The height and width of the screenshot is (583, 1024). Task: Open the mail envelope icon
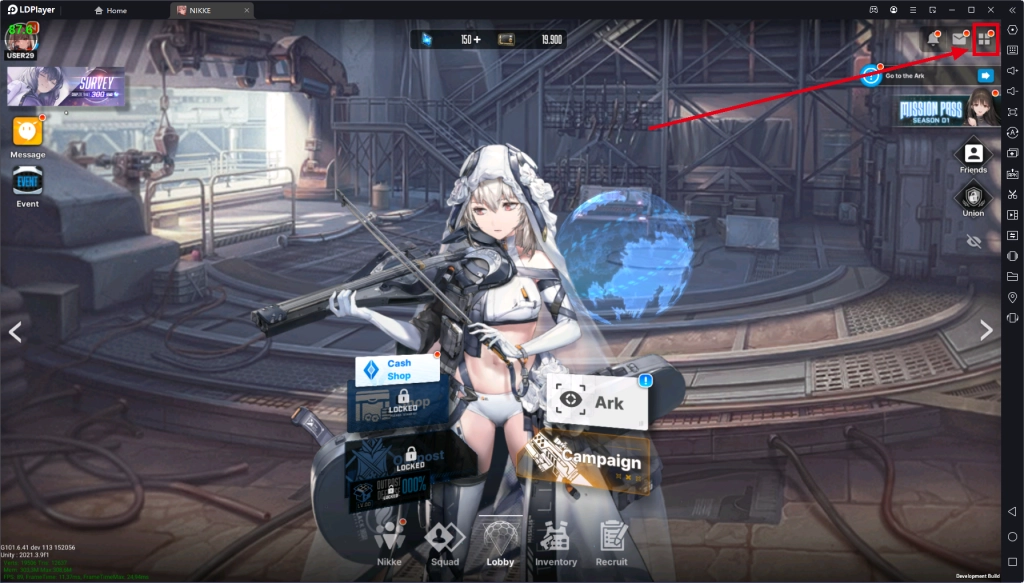pos(959,40)
